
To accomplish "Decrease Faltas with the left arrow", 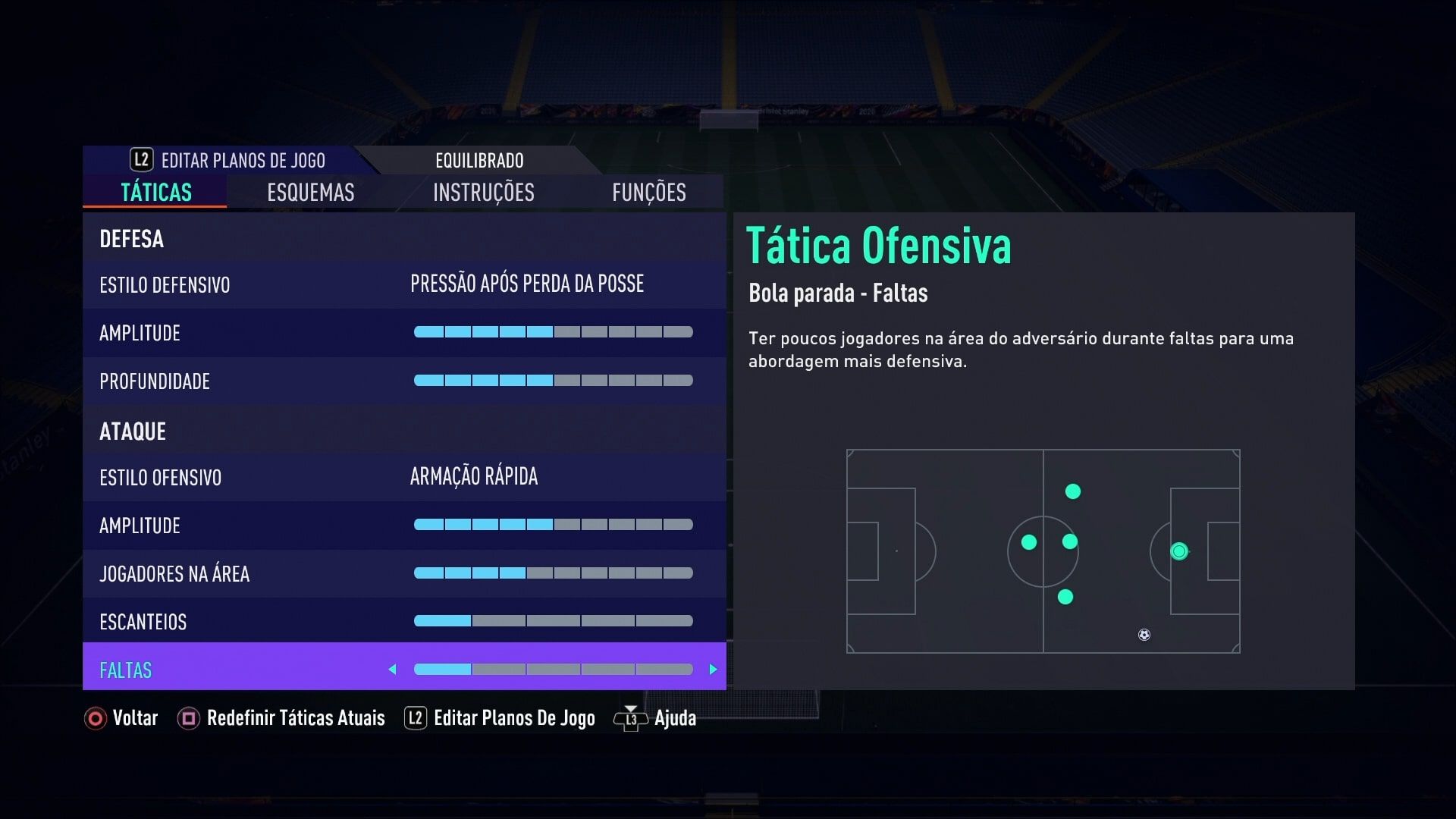I will tap(393, 670).
